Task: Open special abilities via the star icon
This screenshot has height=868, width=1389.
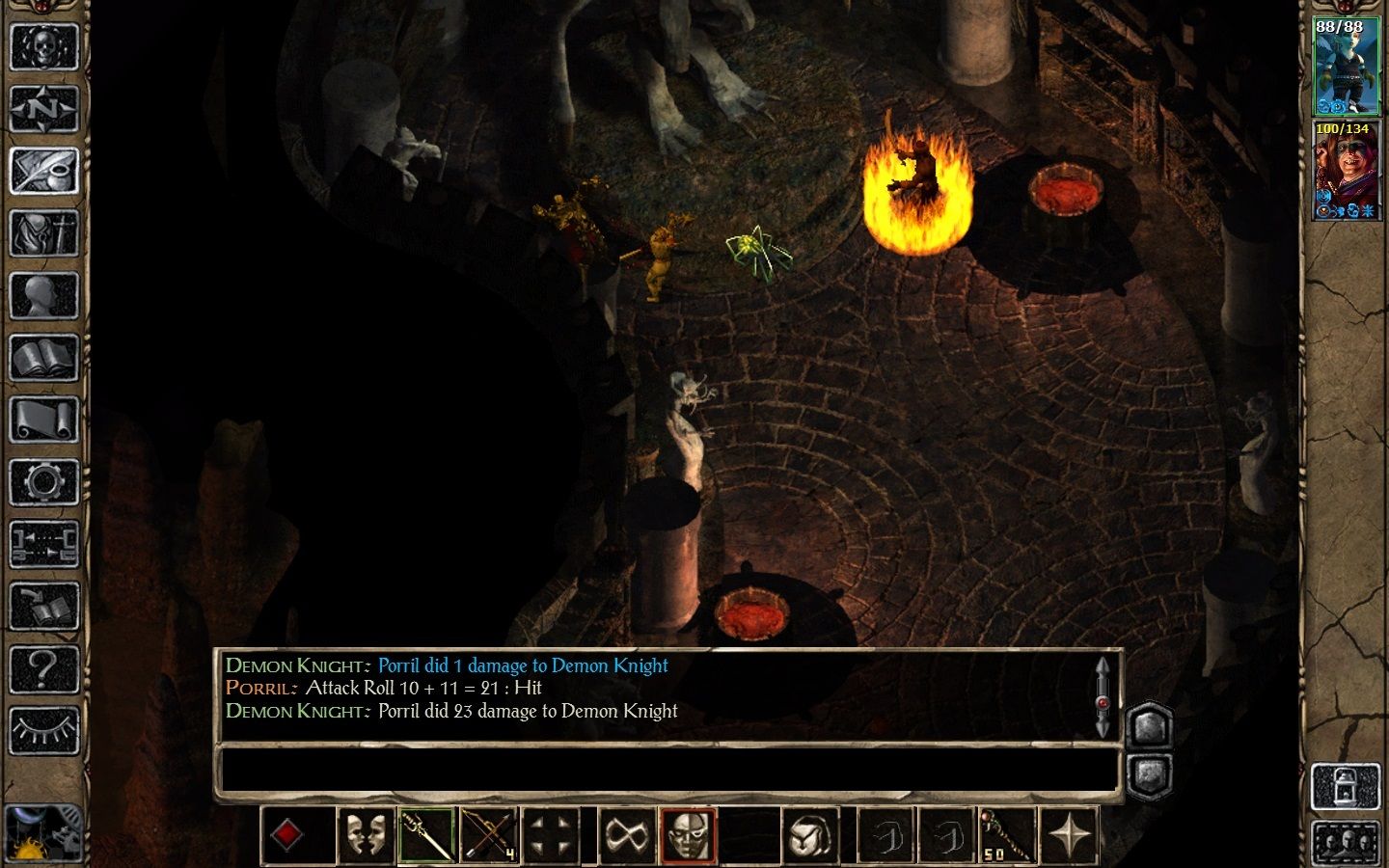Action: tap(1069, 833)
